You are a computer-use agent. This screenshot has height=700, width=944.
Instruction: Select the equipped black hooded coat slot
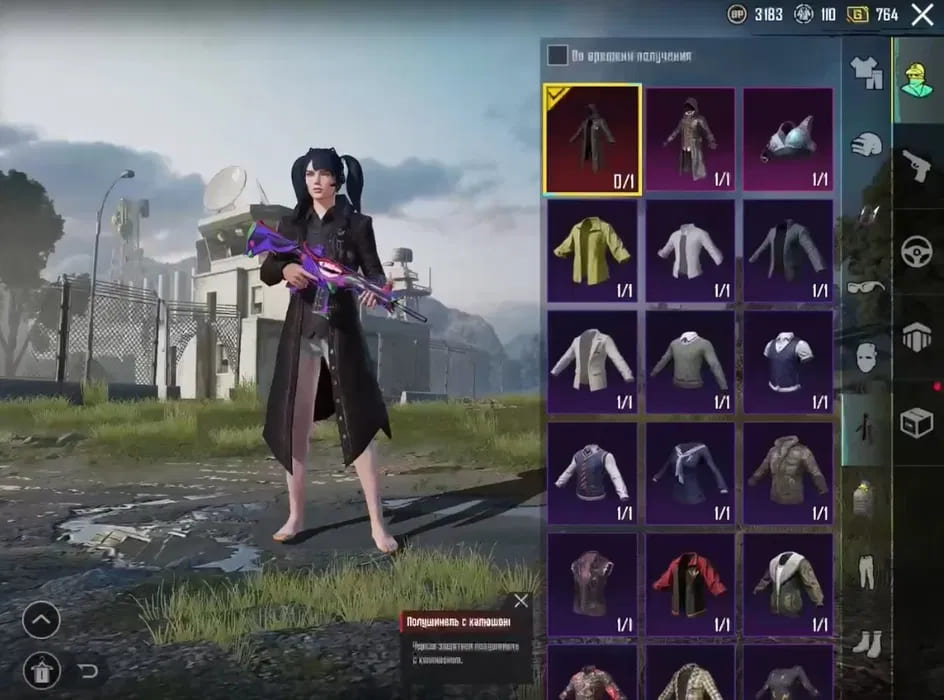pyautogui.click(x=593, y=138)
